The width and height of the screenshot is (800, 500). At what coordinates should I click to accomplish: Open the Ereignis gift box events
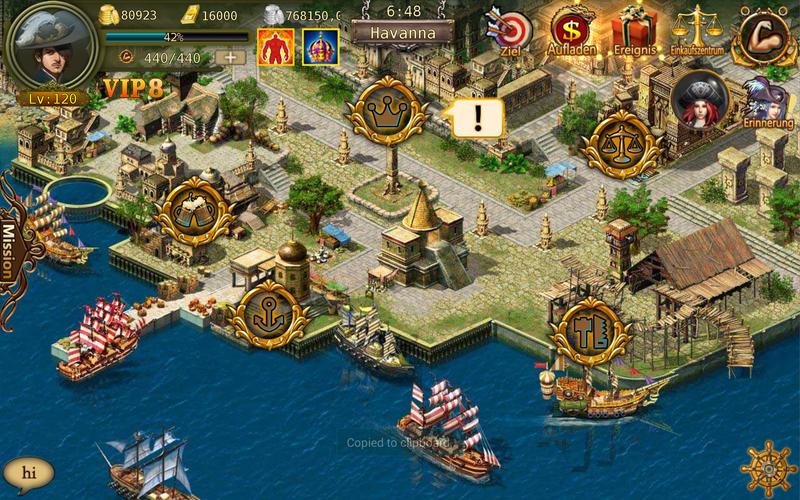tap(634, 30)
